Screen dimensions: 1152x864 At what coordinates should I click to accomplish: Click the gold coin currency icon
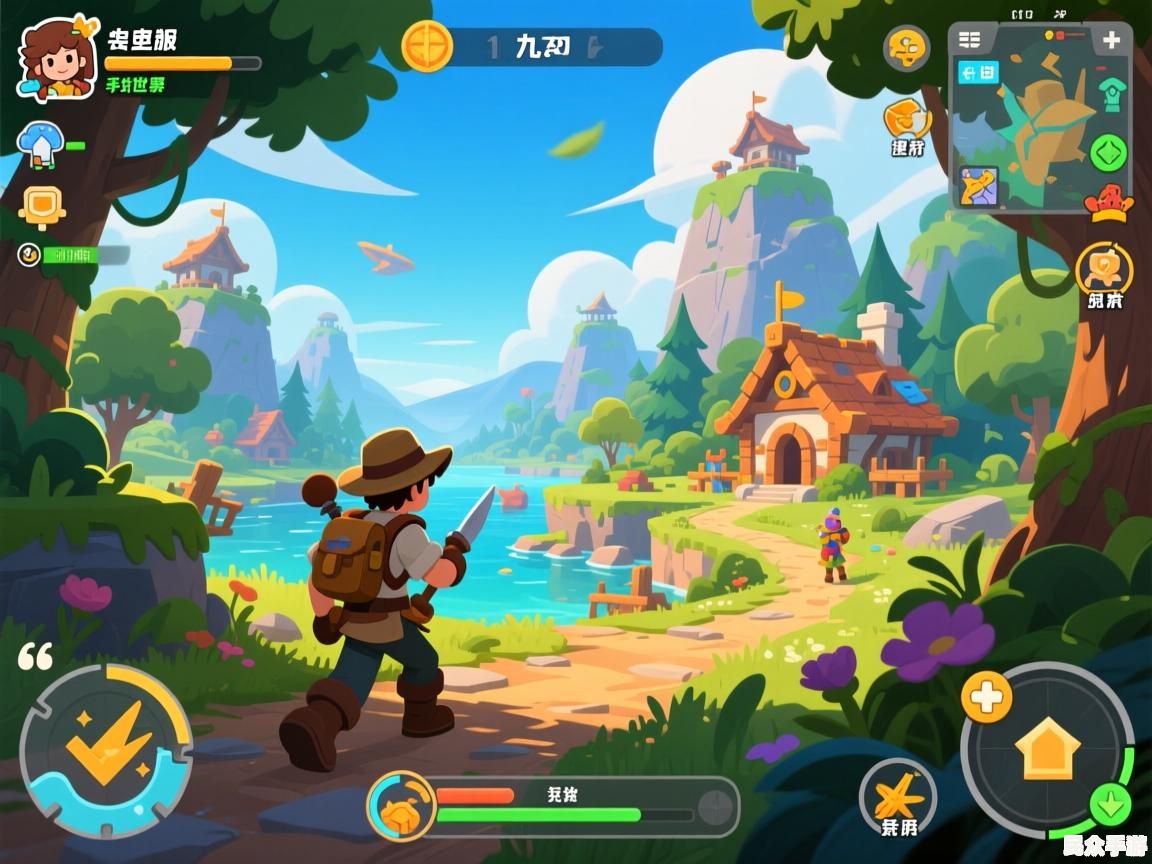pyautogui.click(x=427, y=46)
